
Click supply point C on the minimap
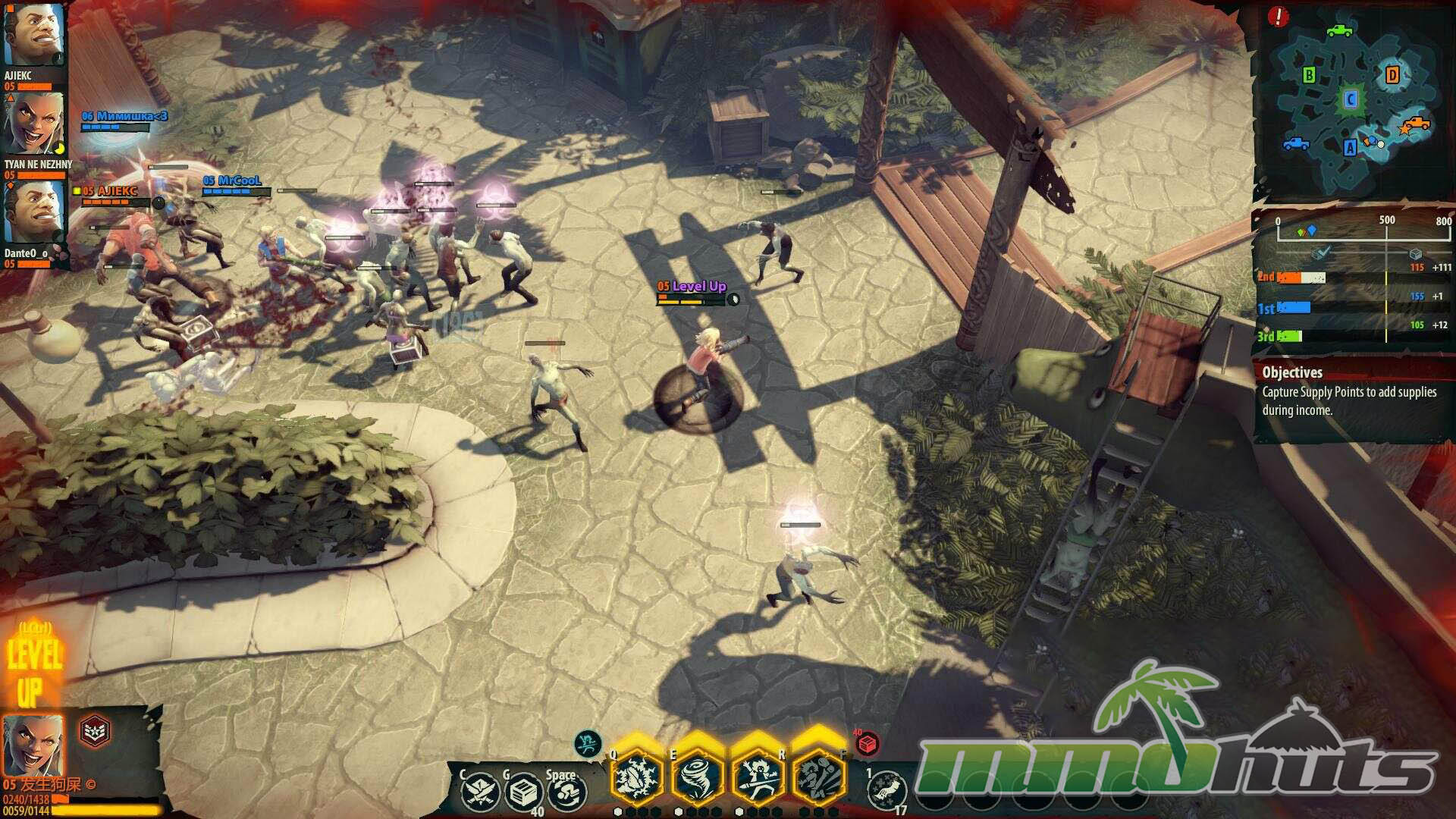click(x=1350, y=99)
